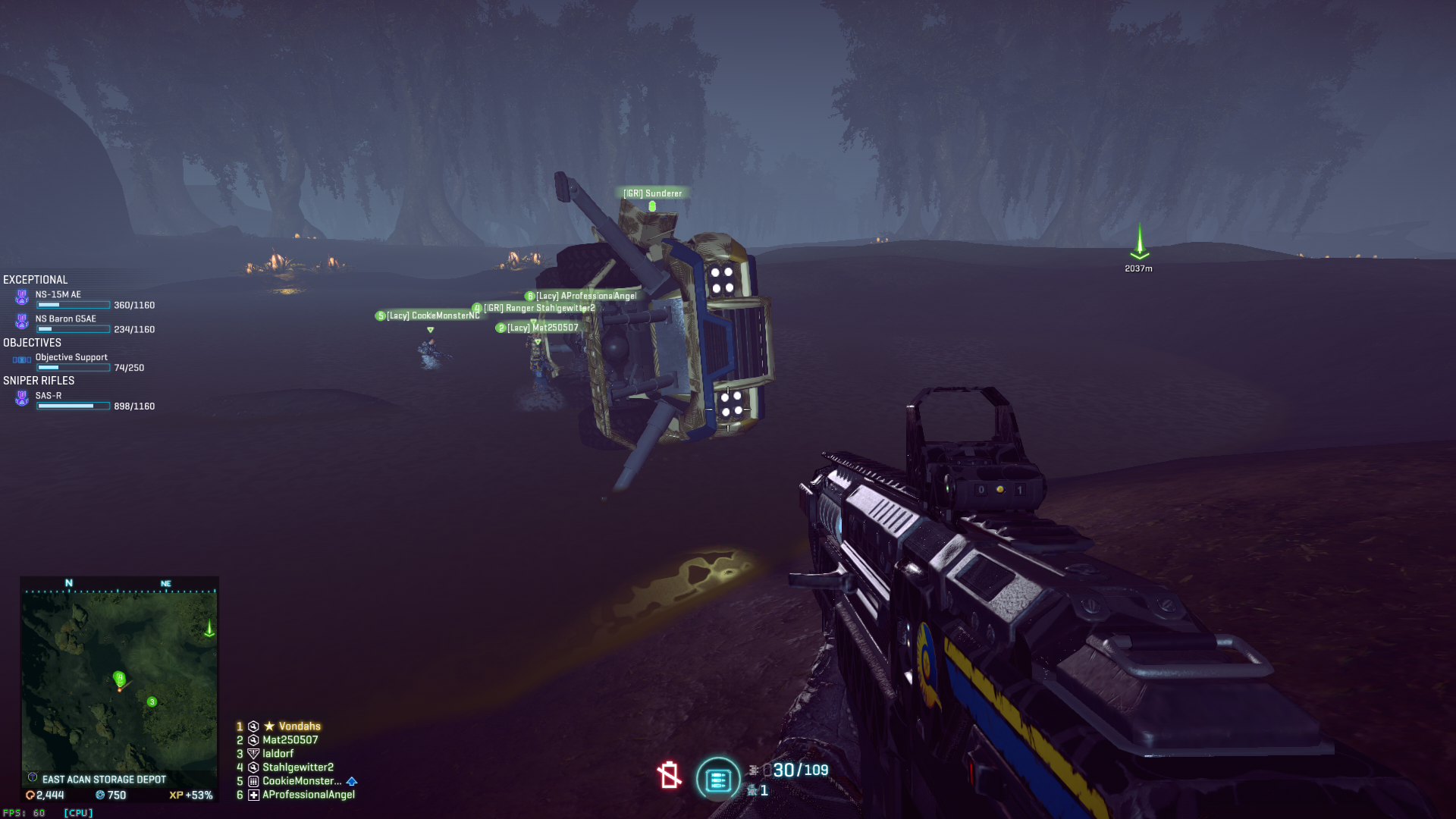Select the Objective Support directive
This screenshot has height=819, width=1456.
tap(71, 357)
